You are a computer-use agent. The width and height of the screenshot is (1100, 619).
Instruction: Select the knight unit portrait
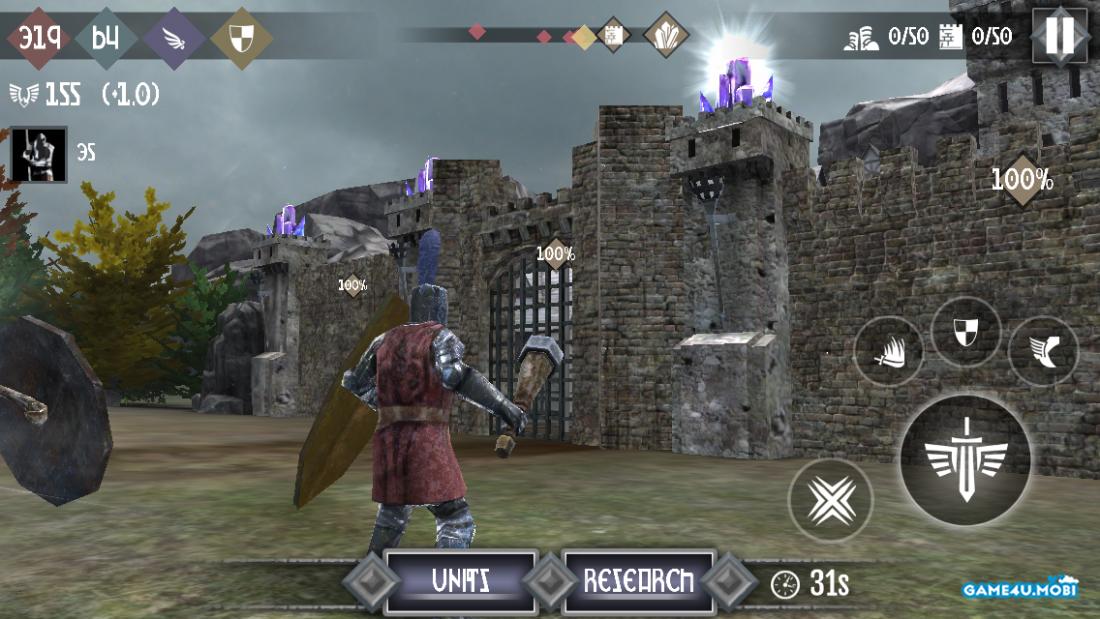click(x=39, y=154)
